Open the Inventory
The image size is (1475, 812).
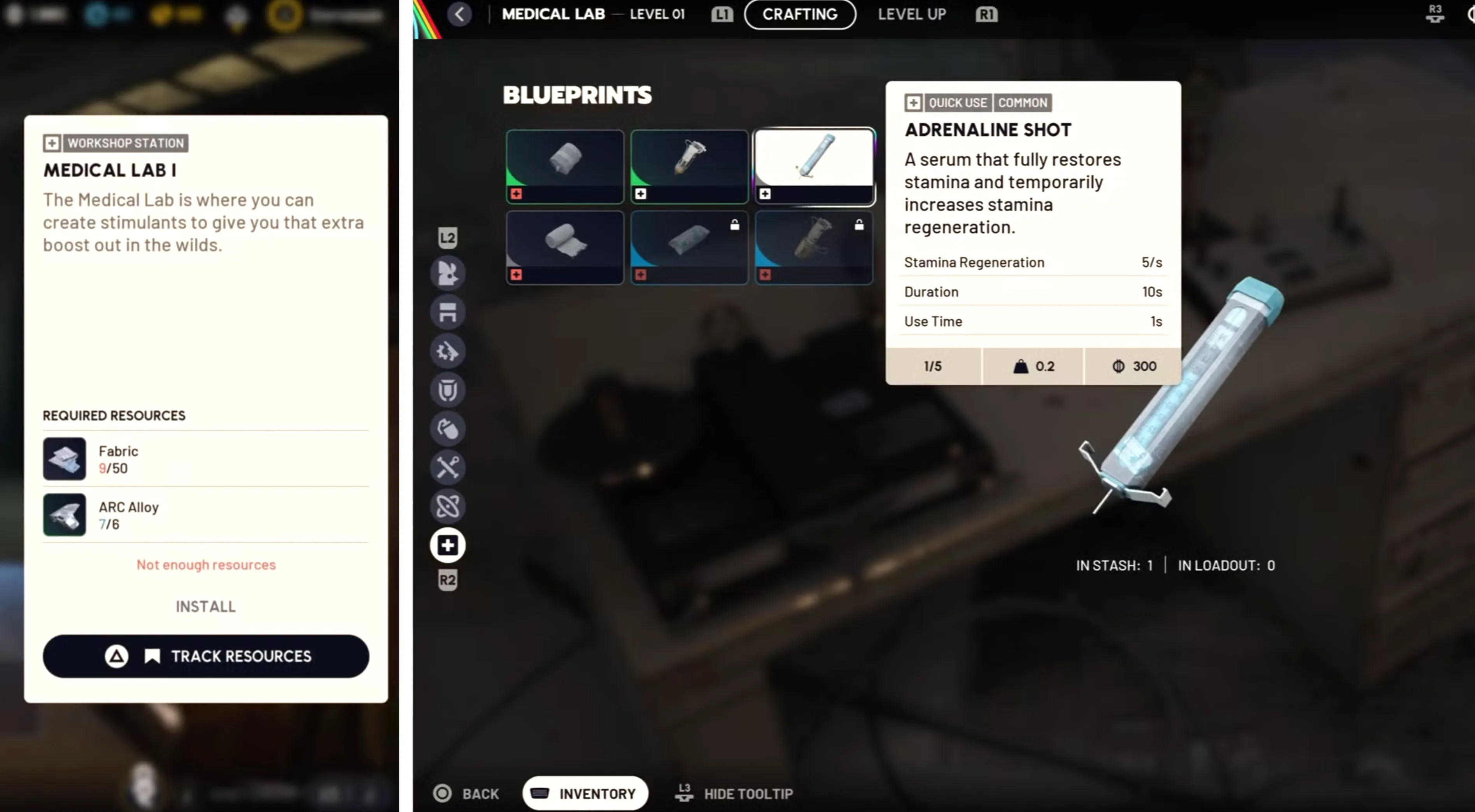(585, 793)
